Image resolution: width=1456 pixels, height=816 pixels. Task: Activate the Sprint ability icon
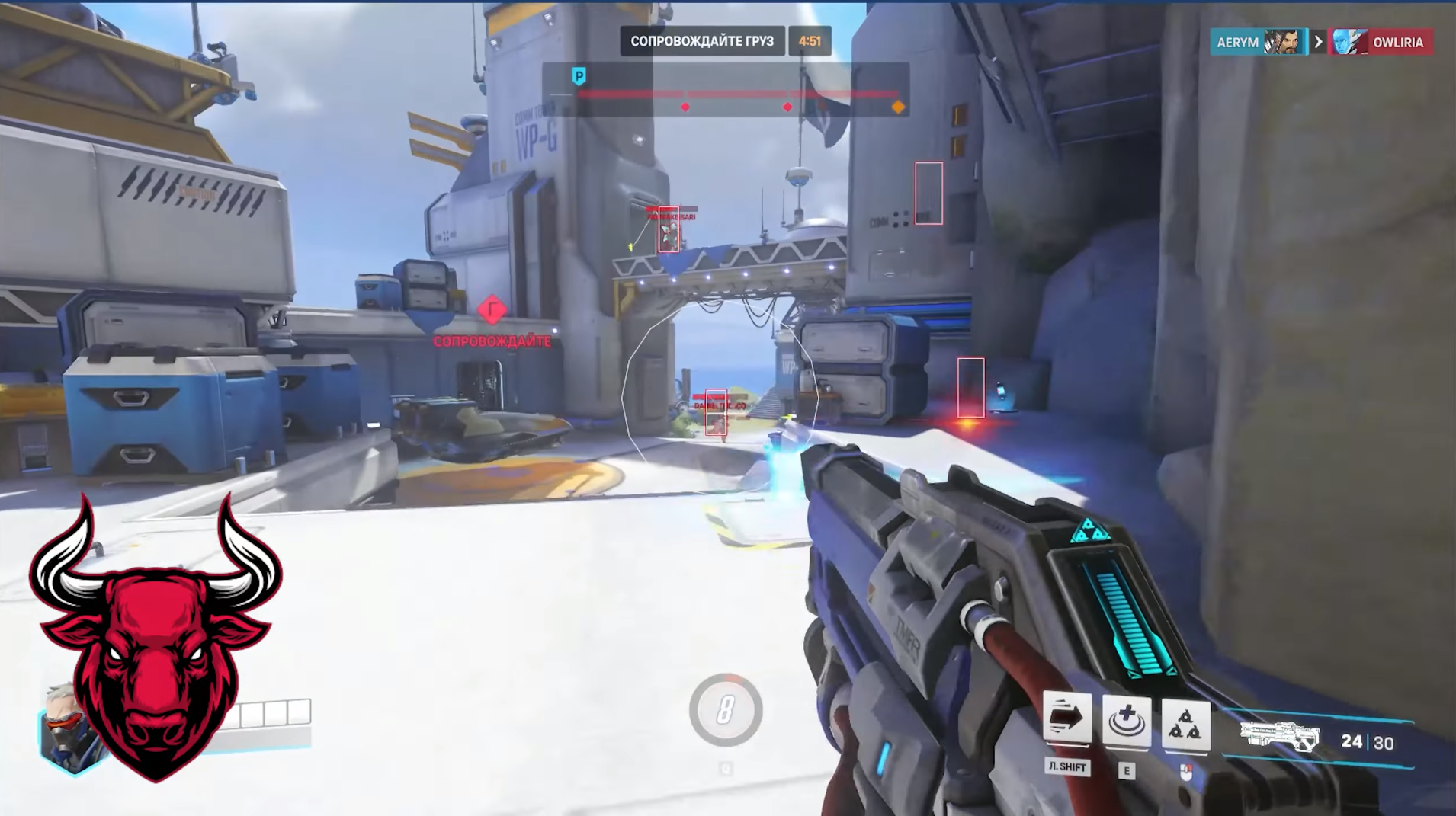tap(1066, 718)
